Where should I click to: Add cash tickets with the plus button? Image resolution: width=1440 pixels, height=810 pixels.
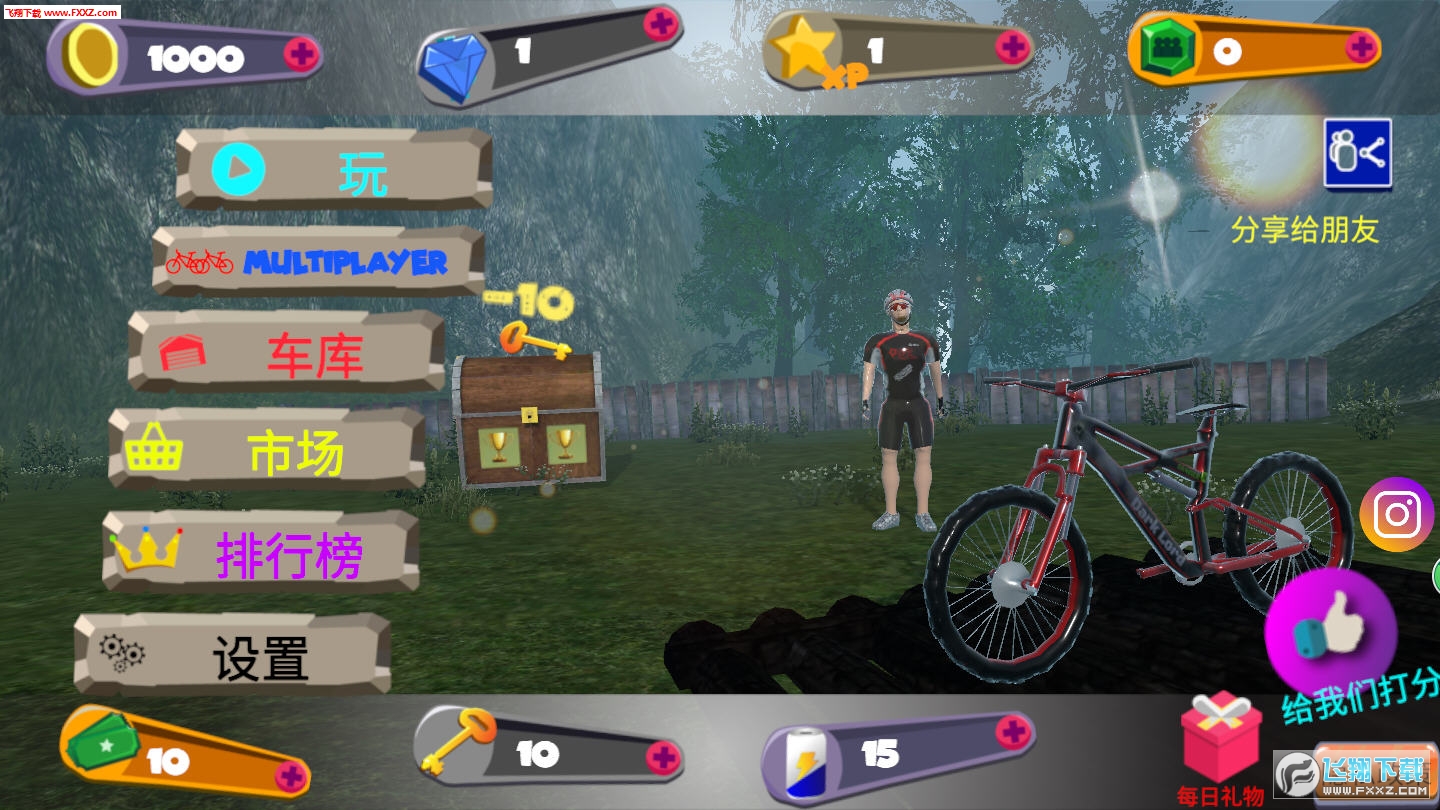[x=291, y=775]
